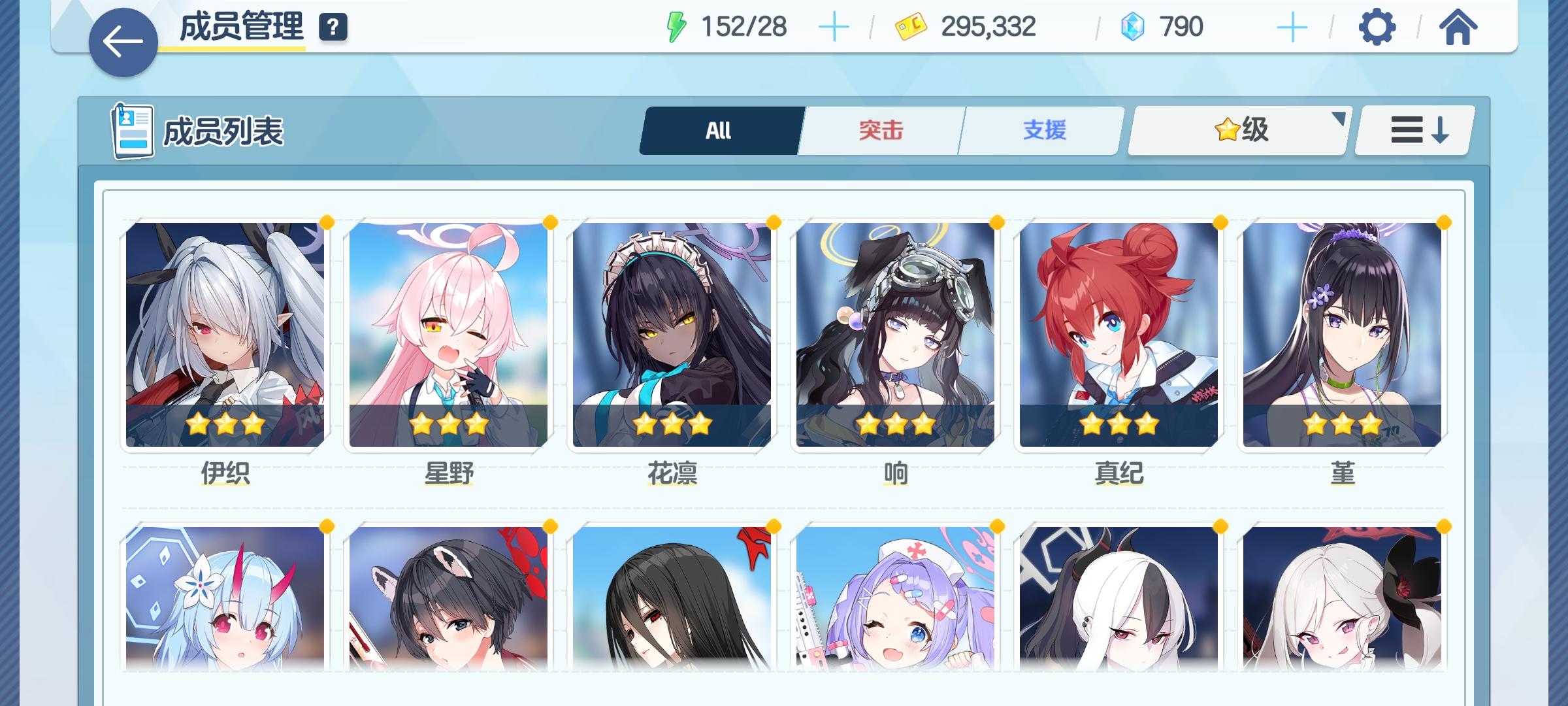The image size is (1568, 706).
Task: Click the plus button to buy AP
Action: click(835, 27)
